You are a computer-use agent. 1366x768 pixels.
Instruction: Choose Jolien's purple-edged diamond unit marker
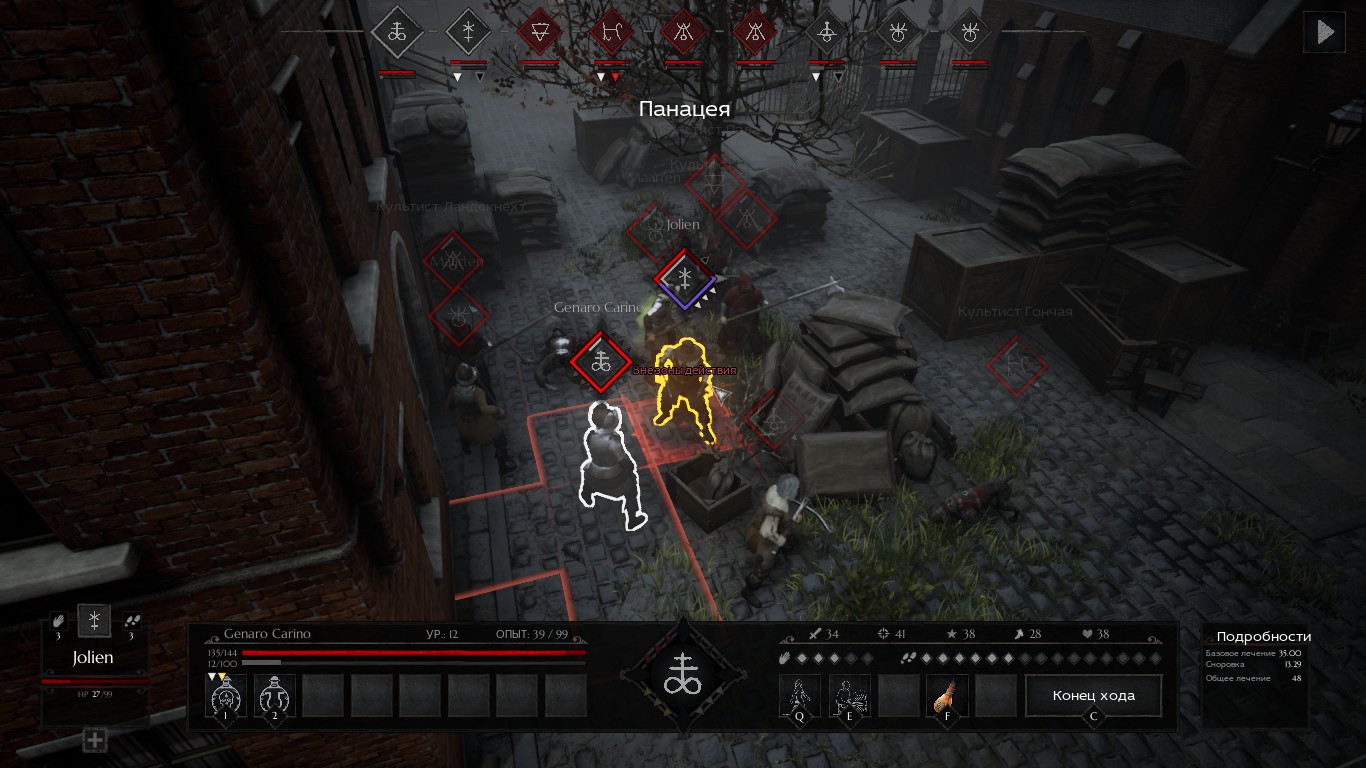684,278
